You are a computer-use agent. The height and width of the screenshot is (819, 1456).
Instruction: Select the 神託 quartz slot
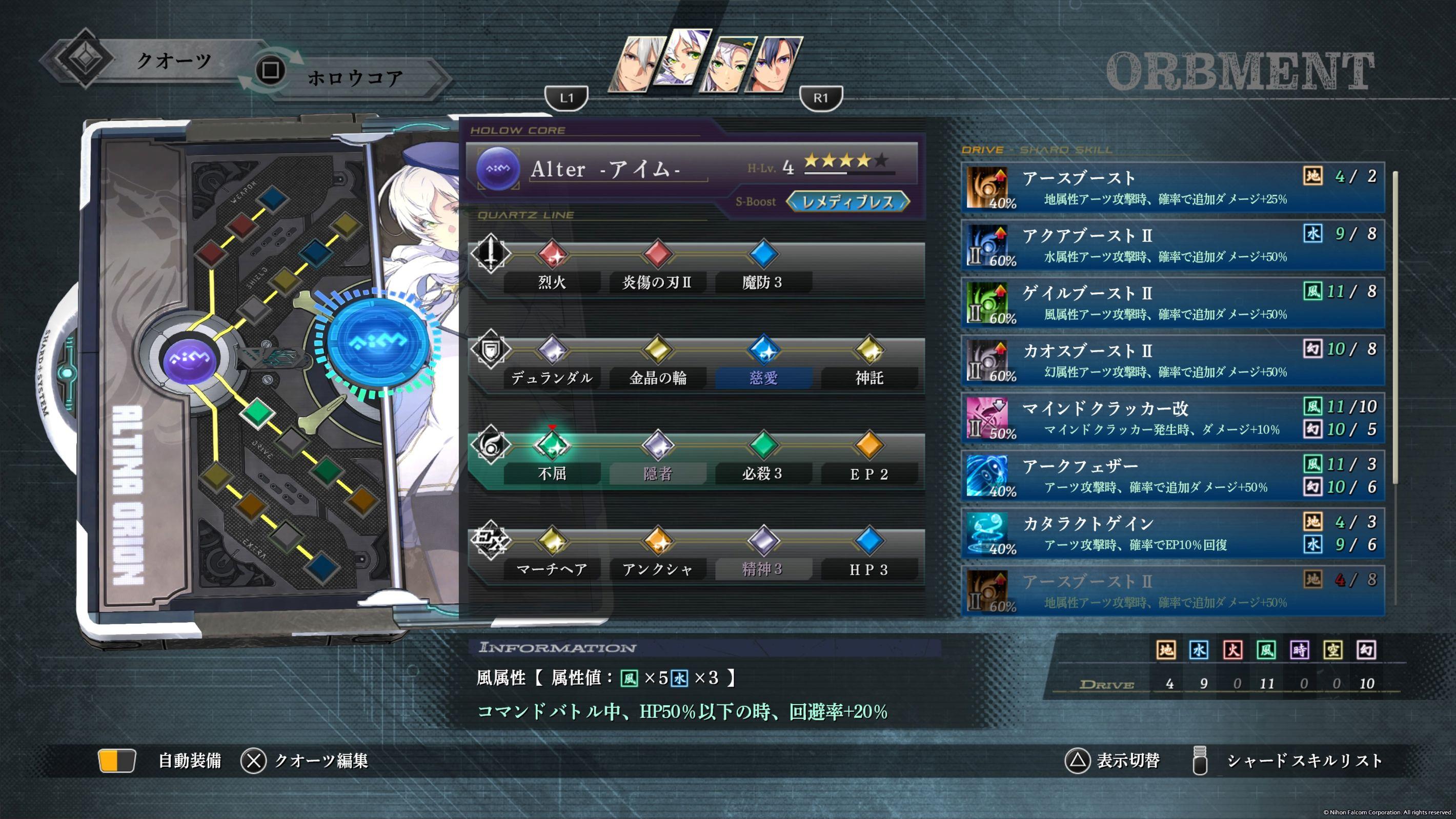click(869, 378)
